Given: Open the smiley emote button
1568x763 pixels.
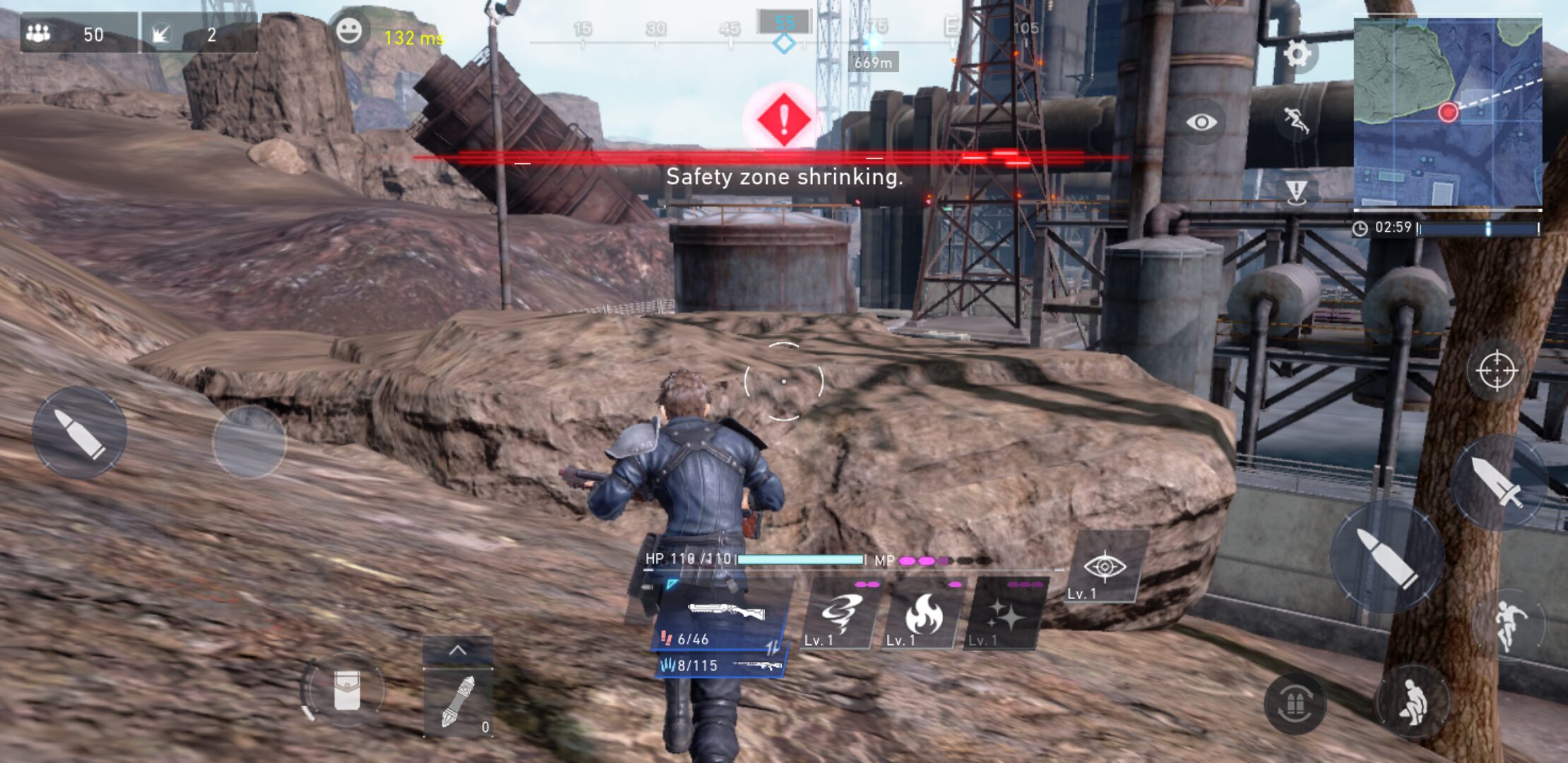Looking at the screenshot, I should [348, 31].
